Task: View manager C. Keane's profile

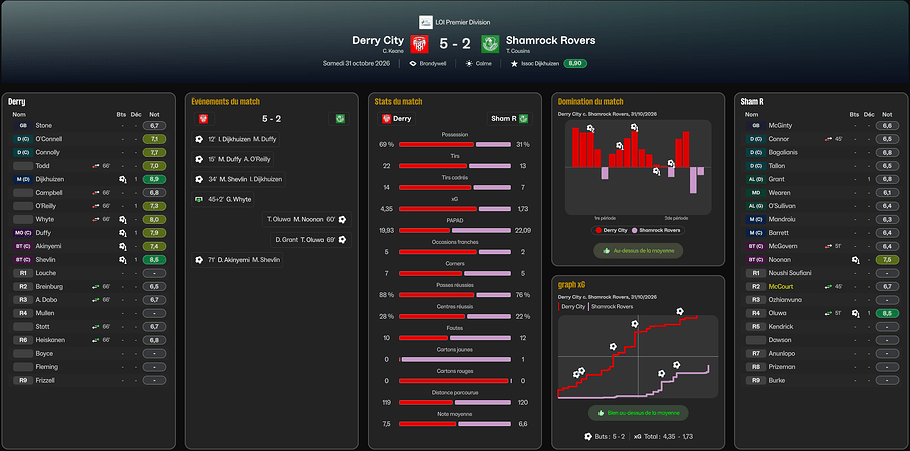Action: pos(393,51)
